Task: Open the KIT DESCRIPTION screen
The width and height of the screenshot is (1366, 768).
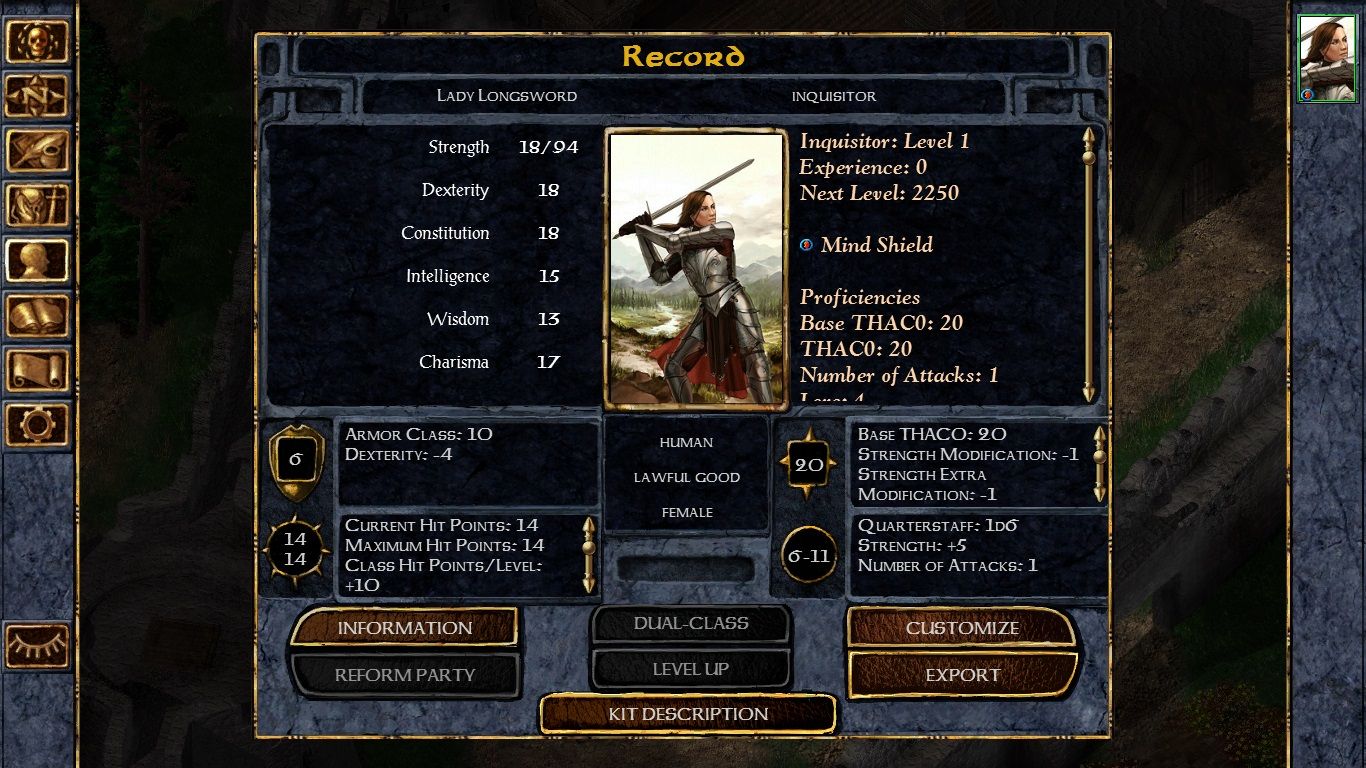Action: (687, 714)
